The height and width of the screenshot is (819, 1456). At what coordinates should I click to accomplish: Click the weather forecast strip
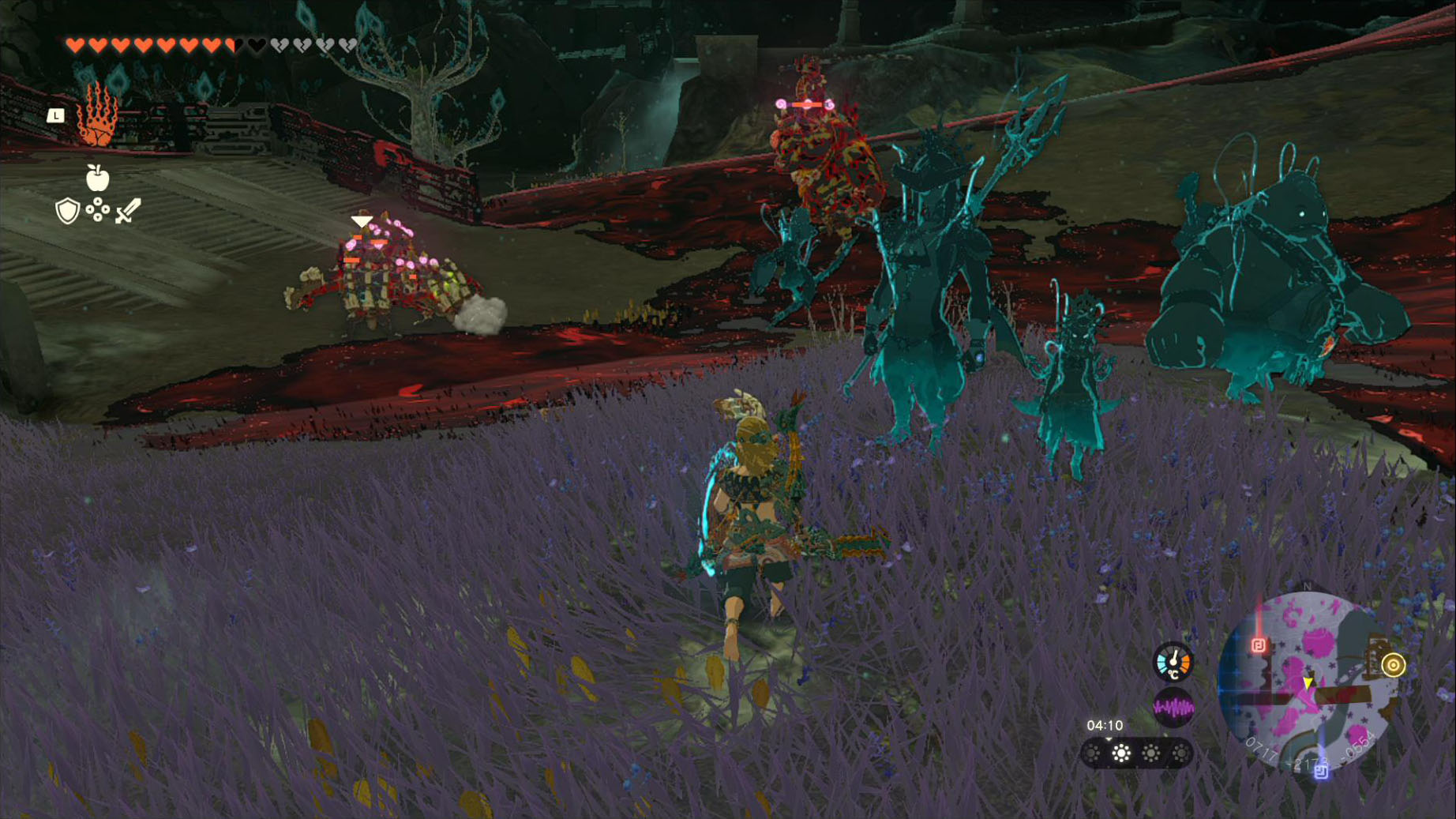[1135, 753]
